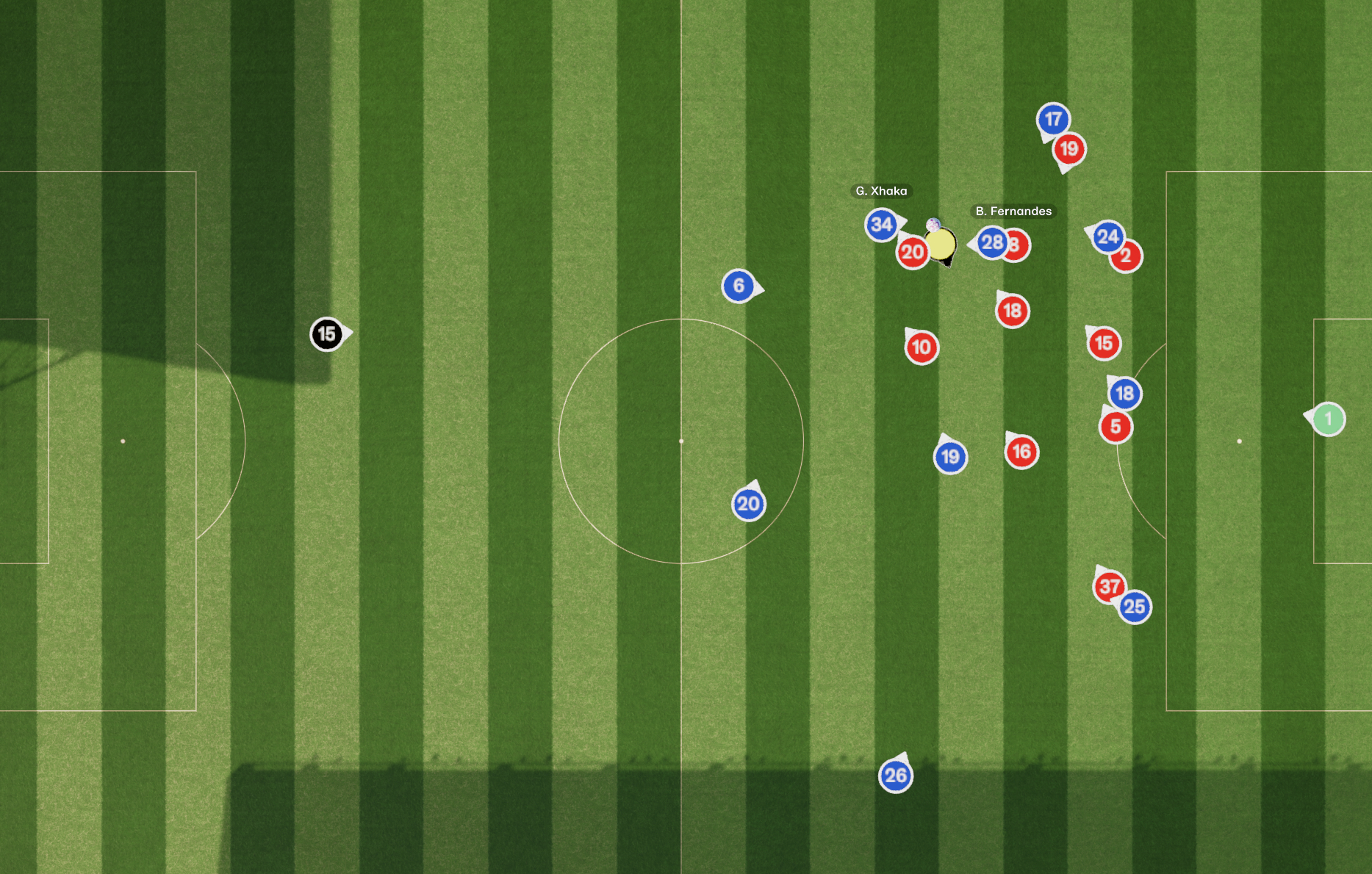Screen dimensions: 1372x874
Task: Click the yellow highlighted ball carrier marker
Action: click(x=941, y=245)
